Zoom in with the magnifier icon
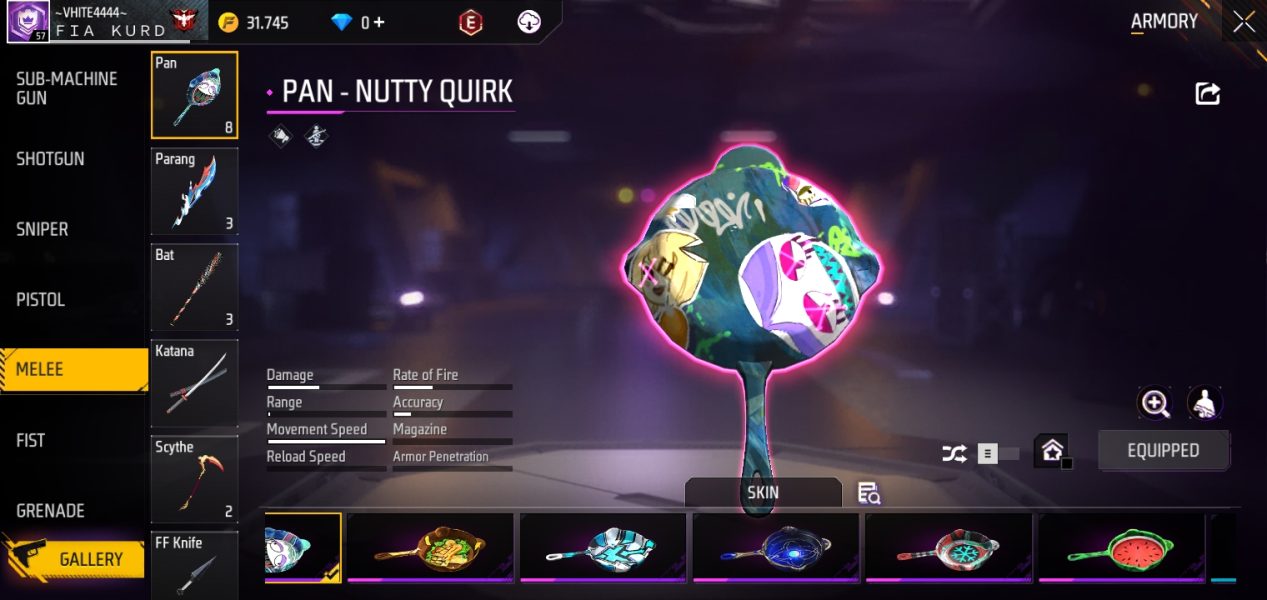The image size is (1267, 600). click(1156, 403)
